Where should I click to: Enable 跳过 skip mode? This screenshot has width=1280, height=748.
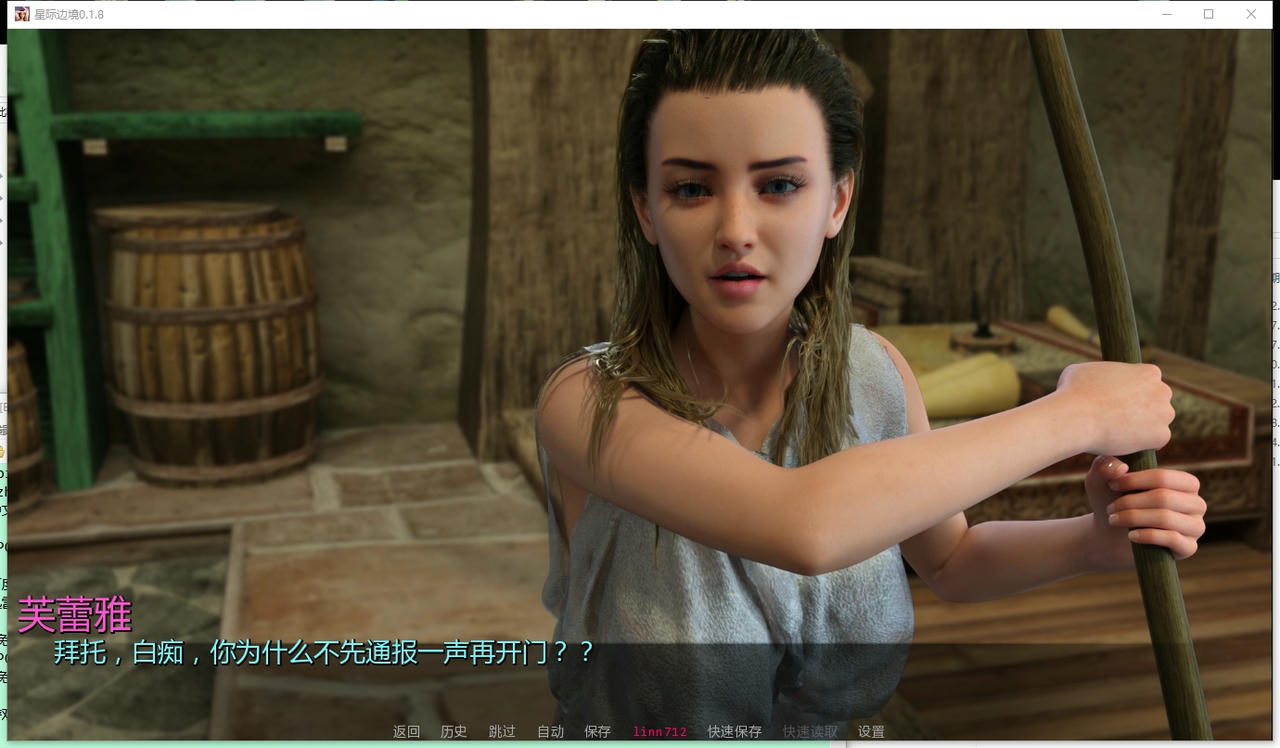click(501, 731)
